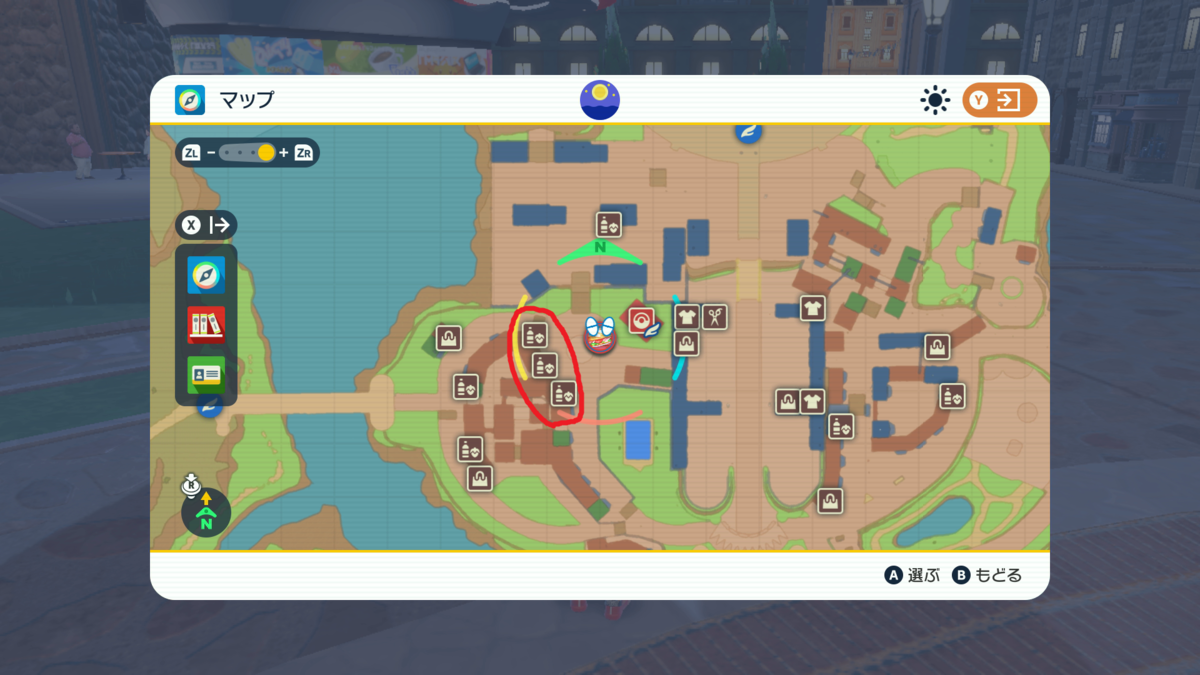Viewport: 1200px width, 675px height.
Task: Select the Pokémon Center map marker
Action: (x=640, y=321)
